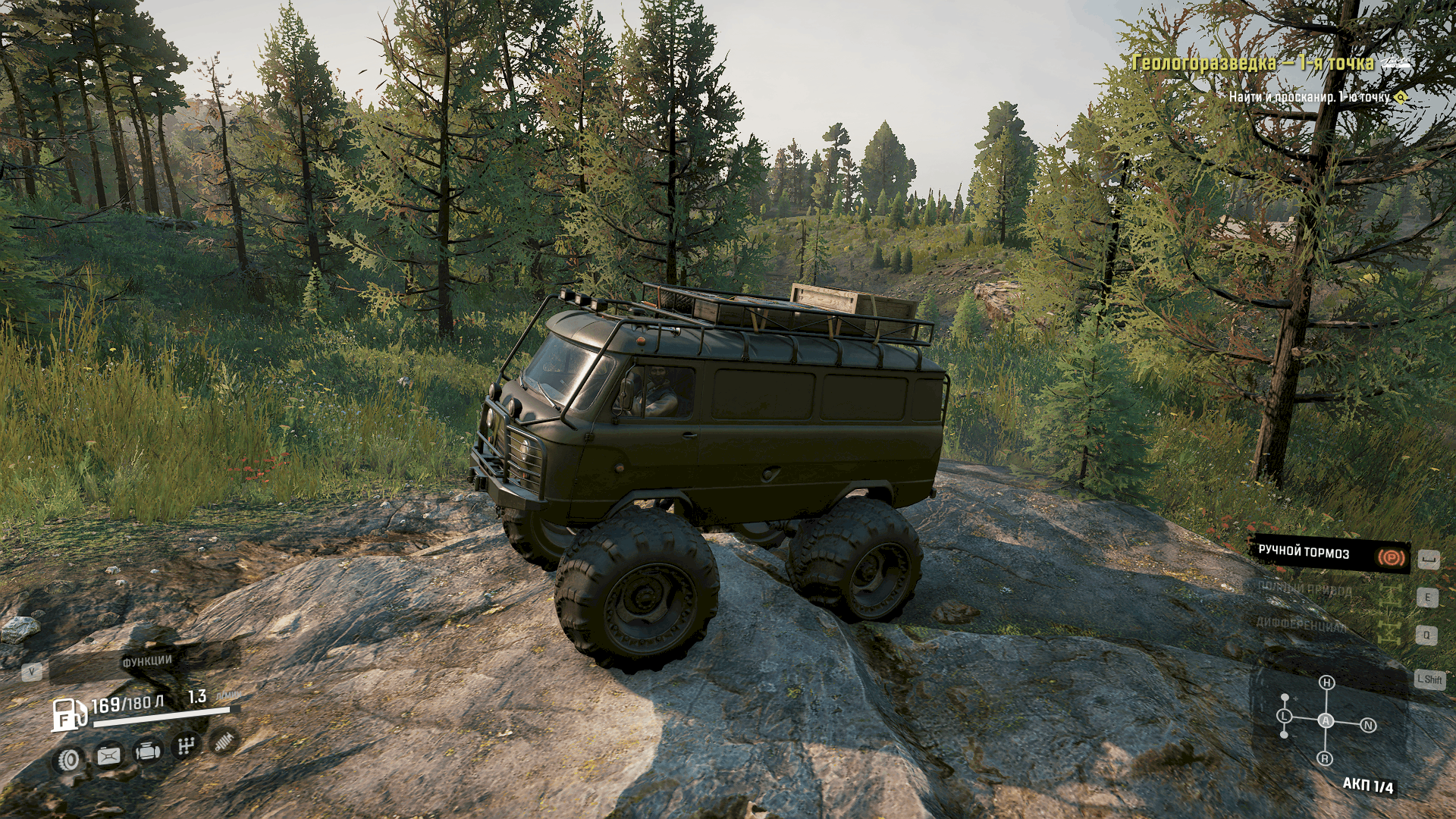Viewport: 1456px width, 819px height.
Task: Click the fuel pump icon beside the gauge
Action: click(70, 715)
